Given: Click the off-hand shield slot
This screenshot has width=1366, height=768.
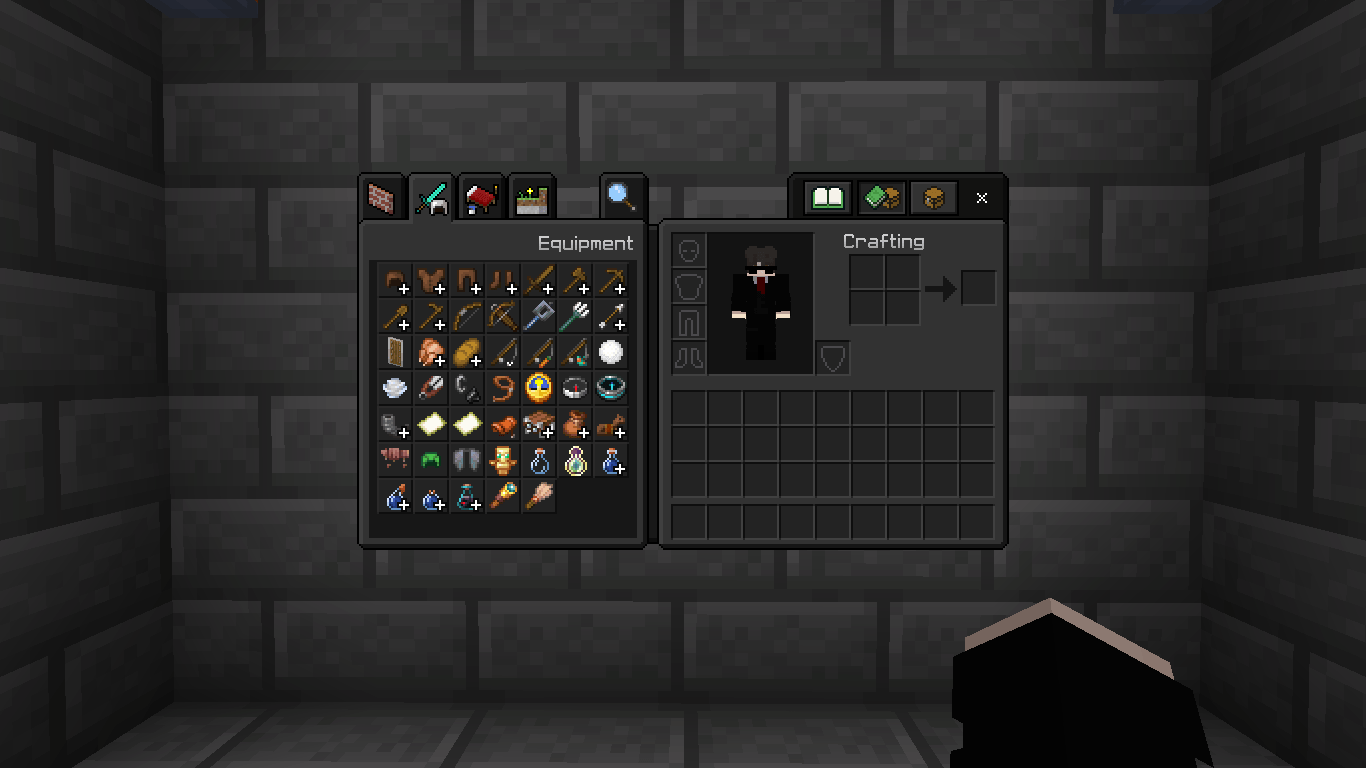Looking at the screenshot, I should pyautogui.click(x=832, y=357).
